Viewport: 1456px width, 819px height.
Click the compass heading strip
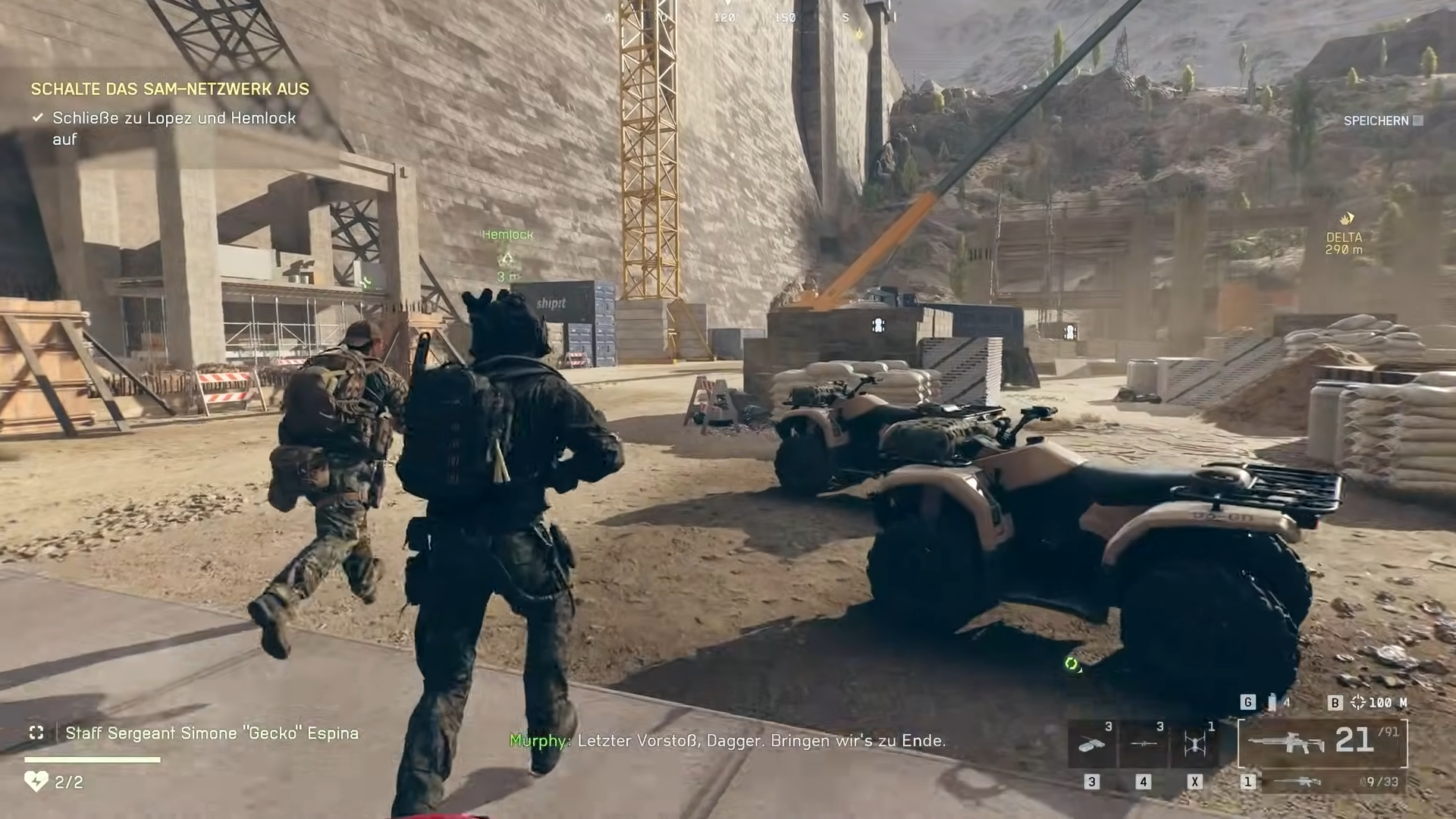(751, 17)
